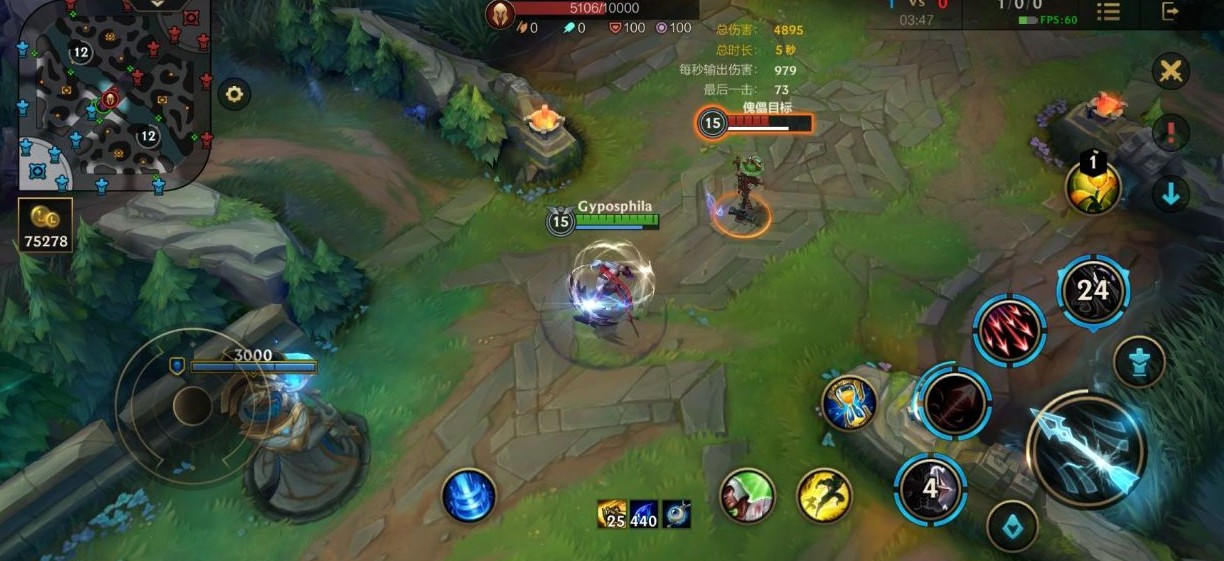Click the exit door icon

tap(1170, 12)
